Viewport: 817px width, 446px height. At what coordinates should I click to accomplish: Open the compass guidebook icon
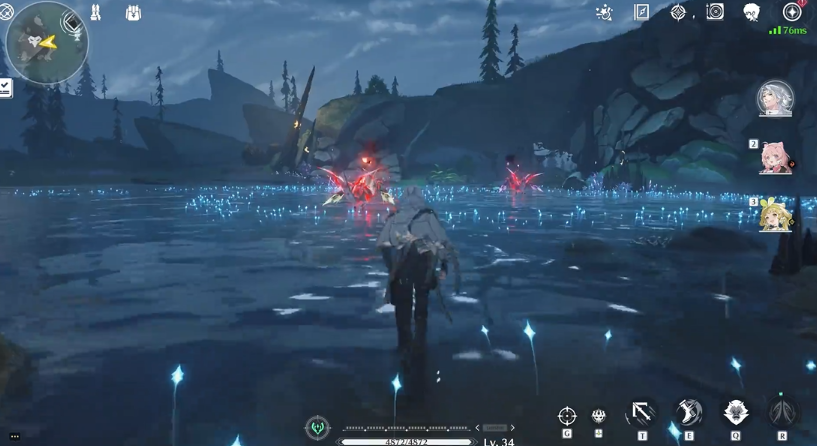642,12
